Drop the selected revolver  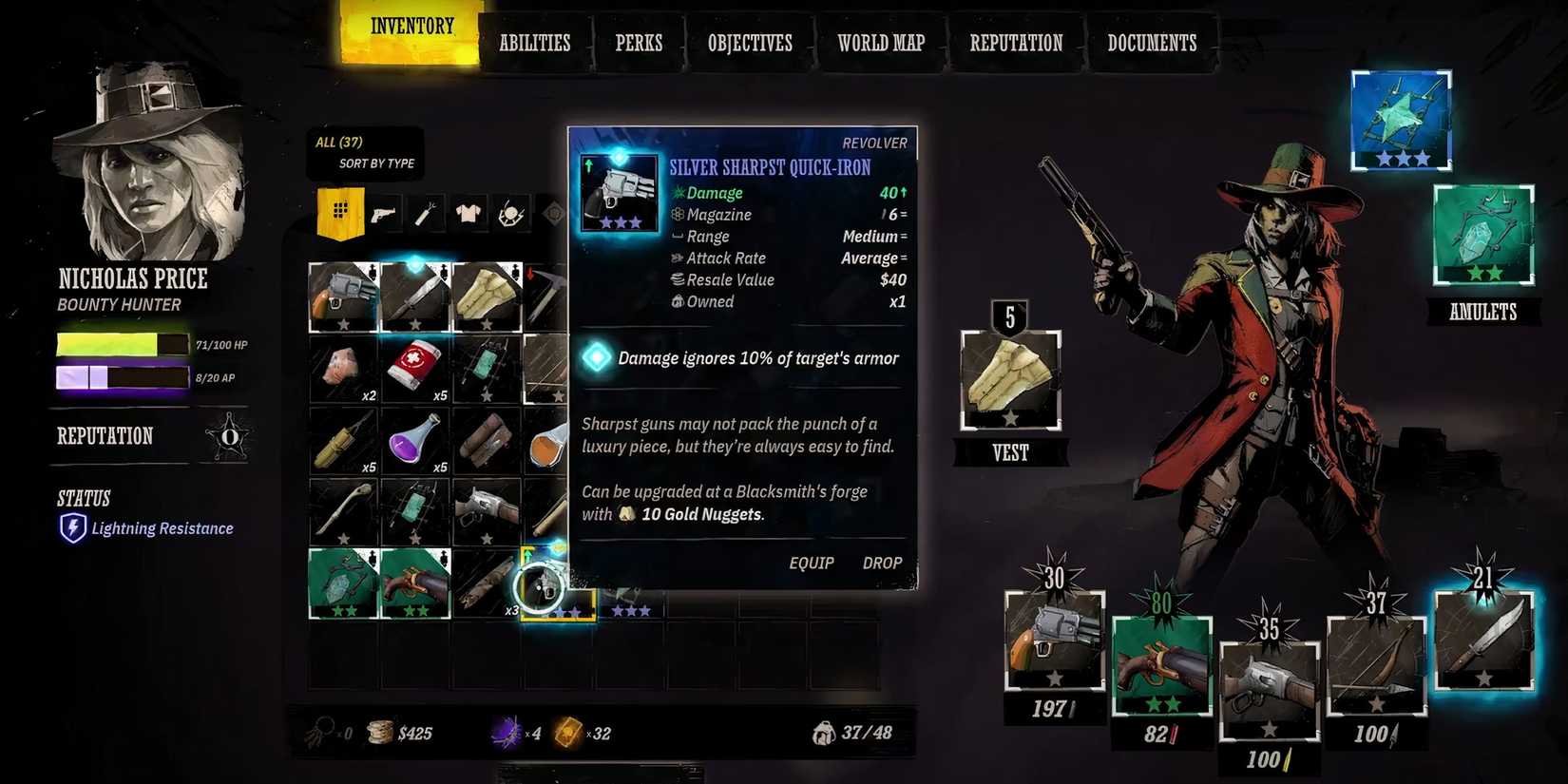tap(882, 563)
